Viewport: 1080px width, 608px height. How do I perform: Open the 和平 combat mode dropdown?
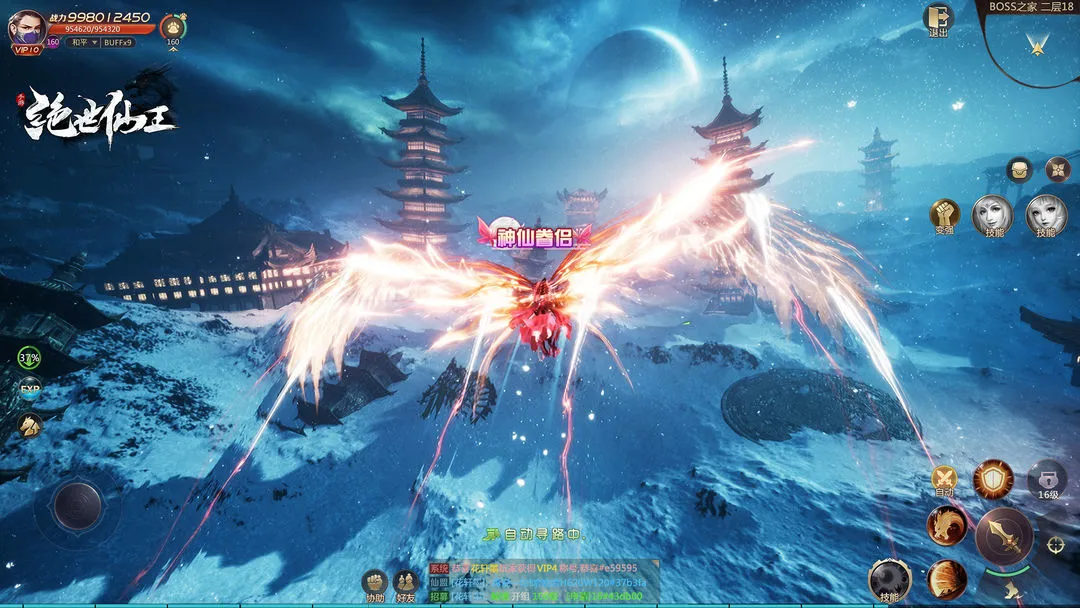tap(81, 42)
